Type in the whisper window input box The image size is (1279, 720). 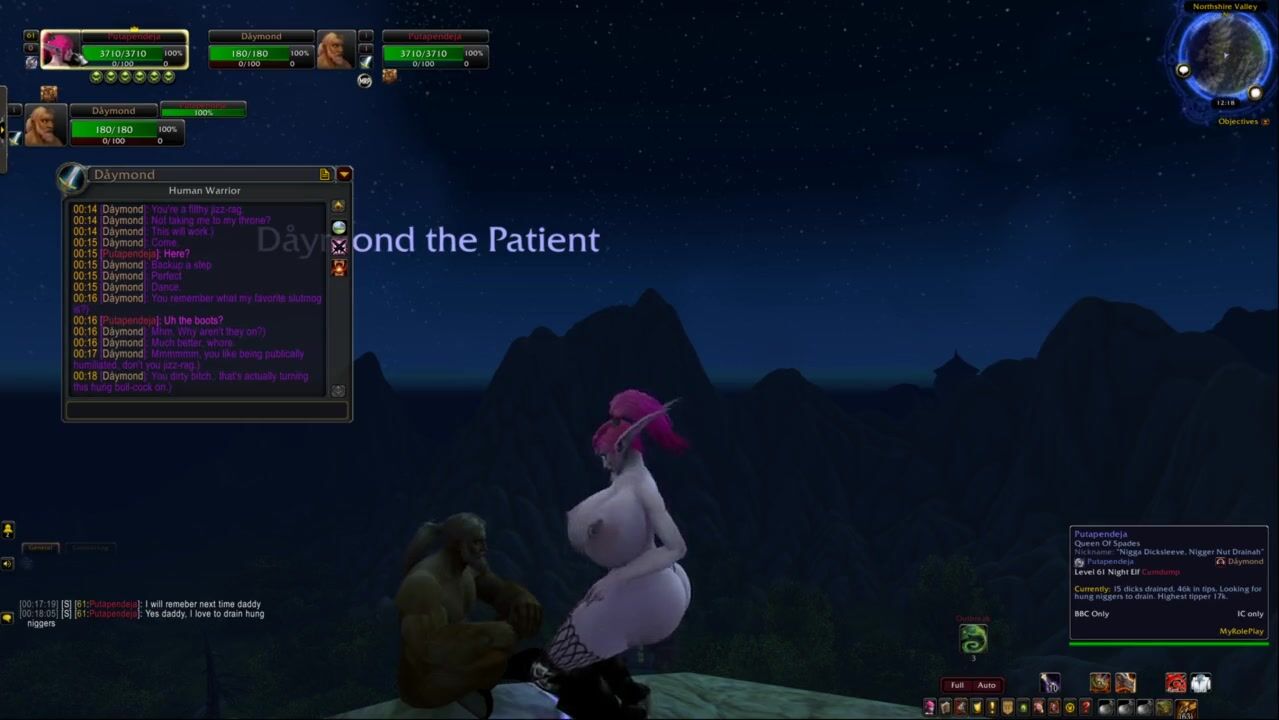[x=206, y=410]
